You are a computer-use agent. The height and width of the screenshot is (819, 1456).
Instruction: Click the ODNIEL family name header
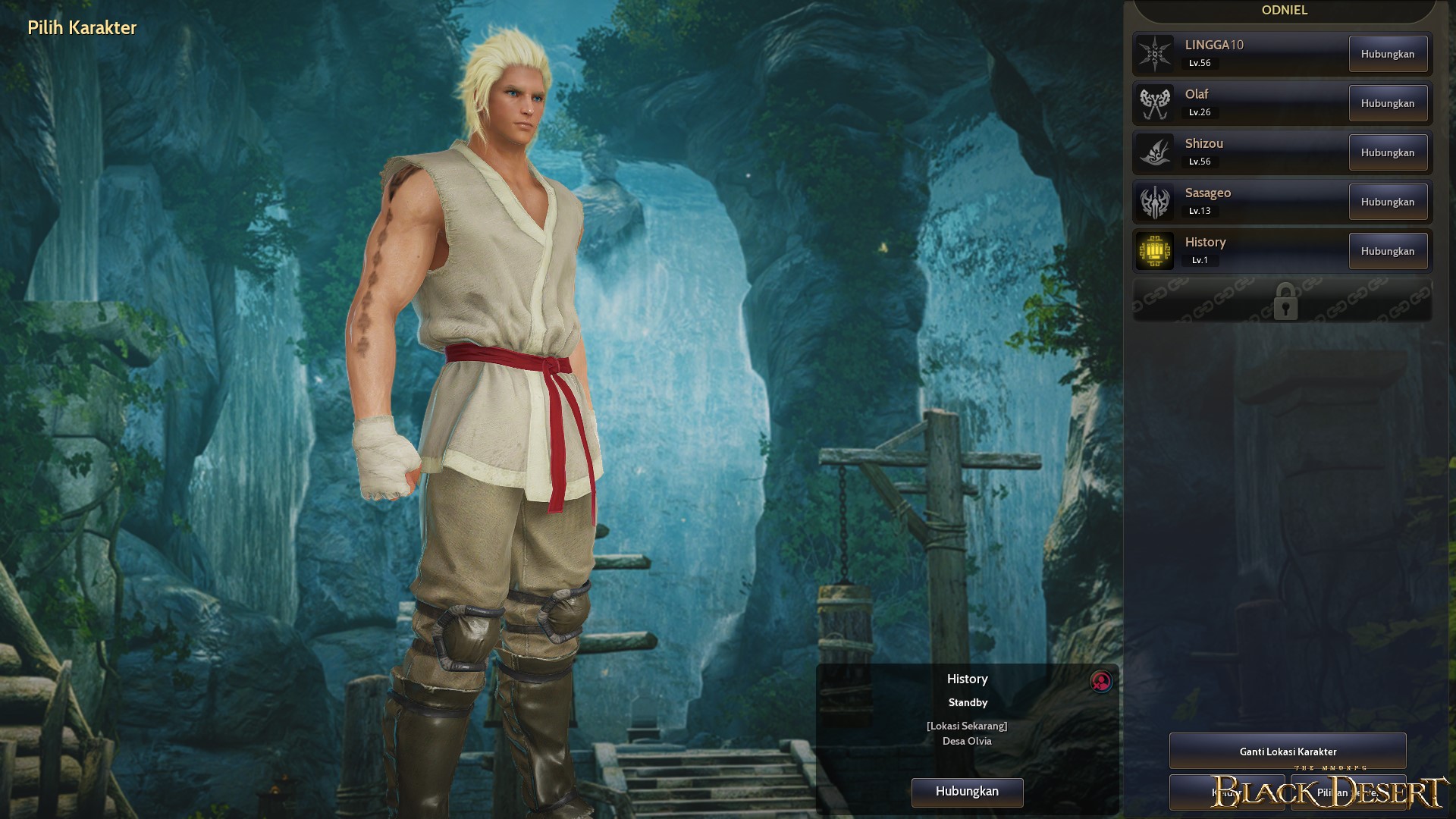[1284, 11]
